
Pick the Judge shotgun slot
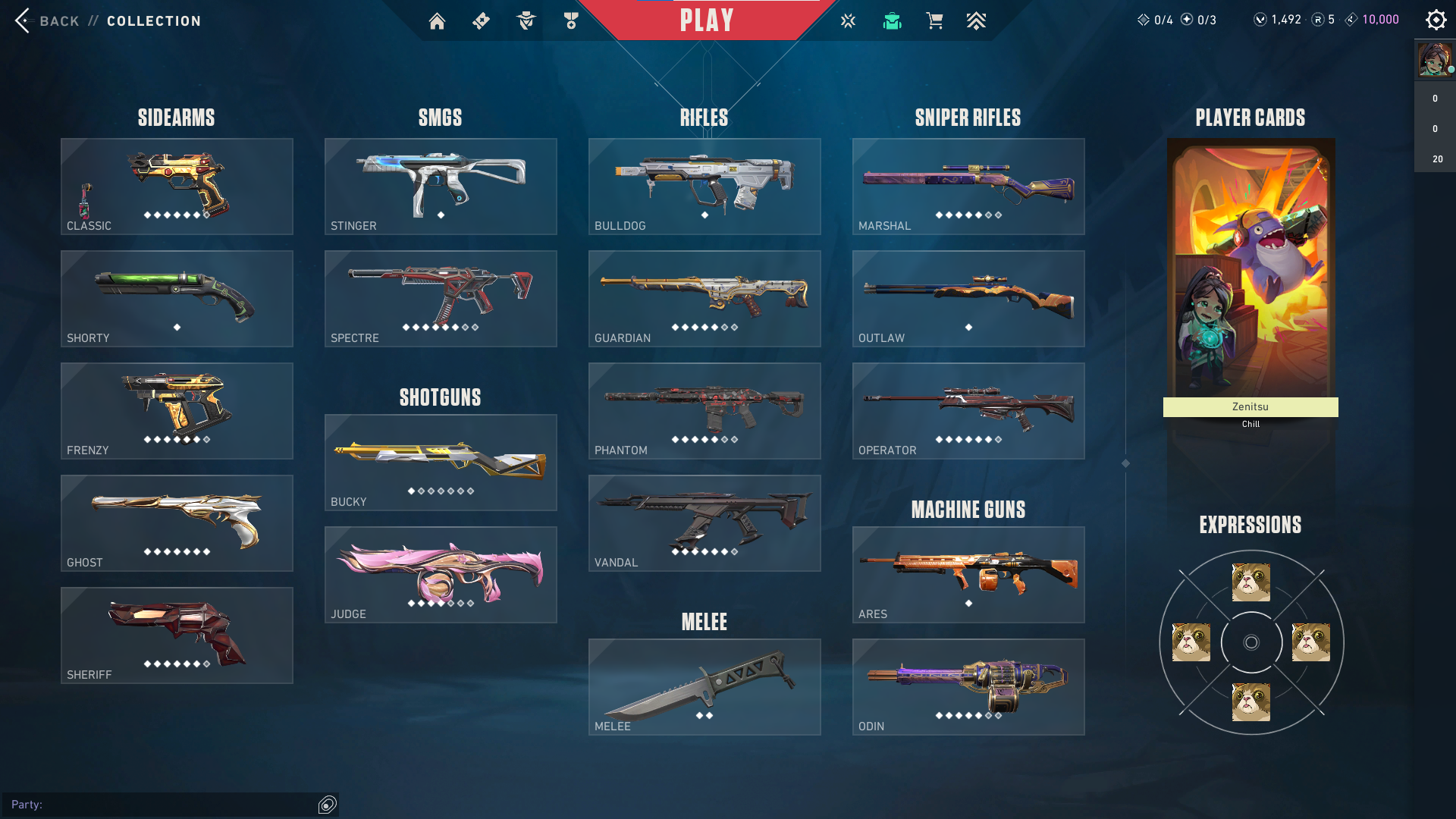(x=441, y=575)
